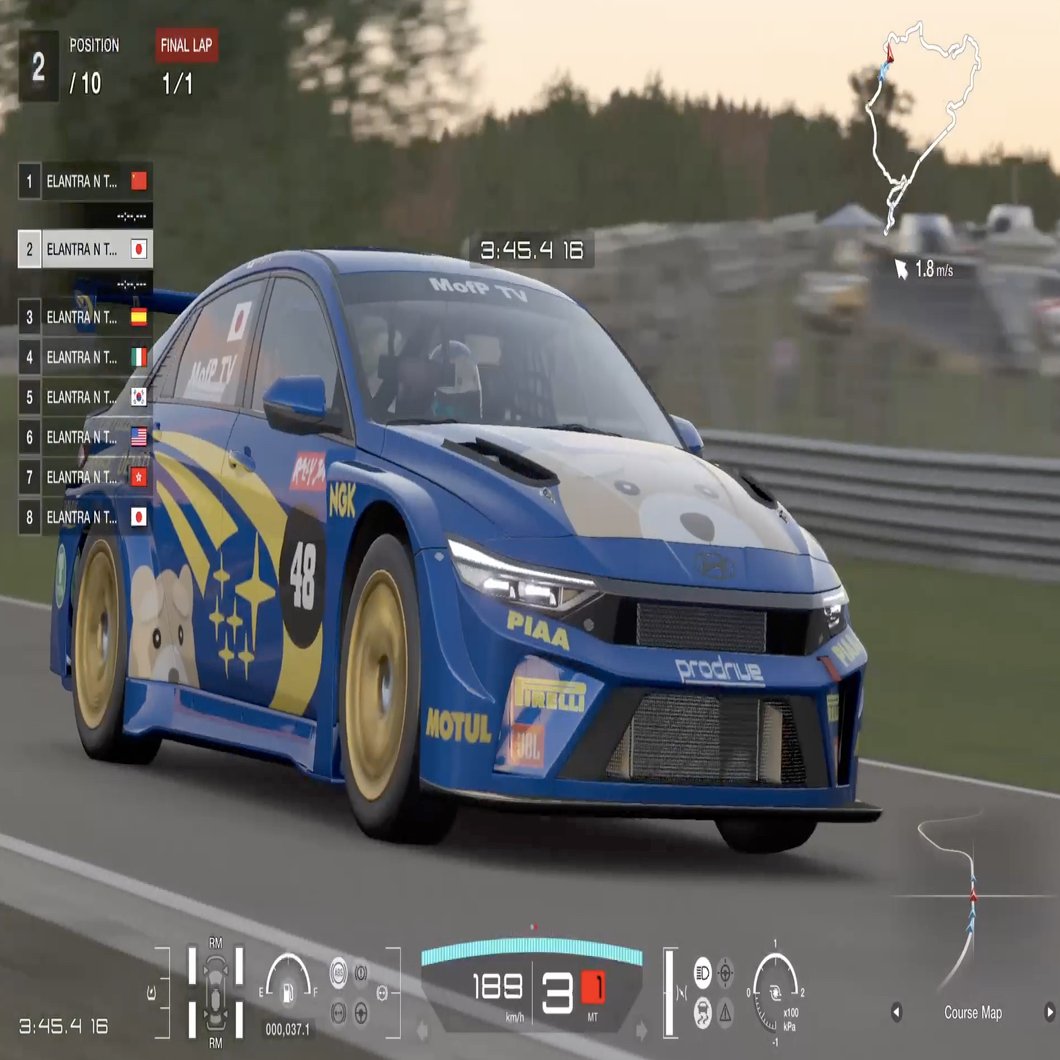1060x1060 pixels.
Task: Cycle the right HUD panel arrow
Action: click(x=641, y=1029)
